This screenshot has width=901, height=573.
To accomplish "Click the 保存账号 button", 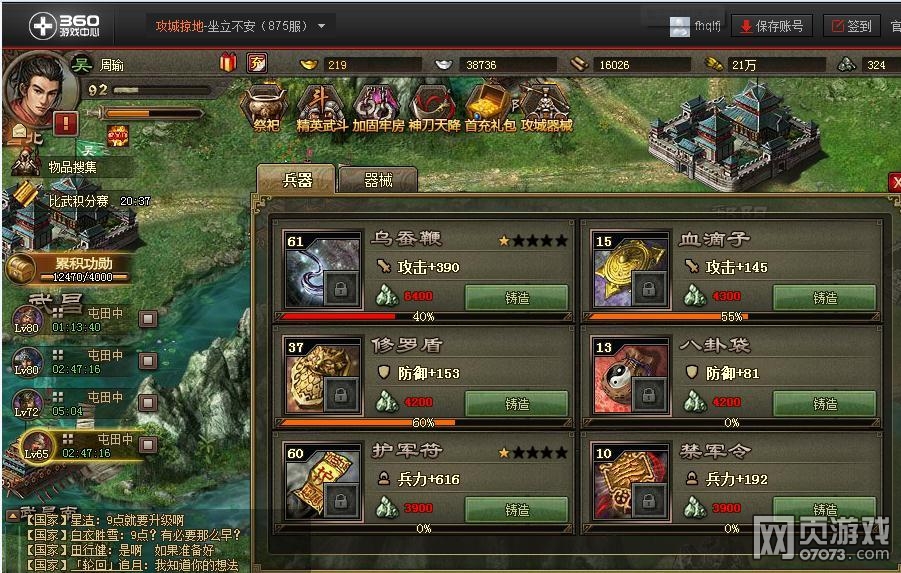I will coord(772,26).
